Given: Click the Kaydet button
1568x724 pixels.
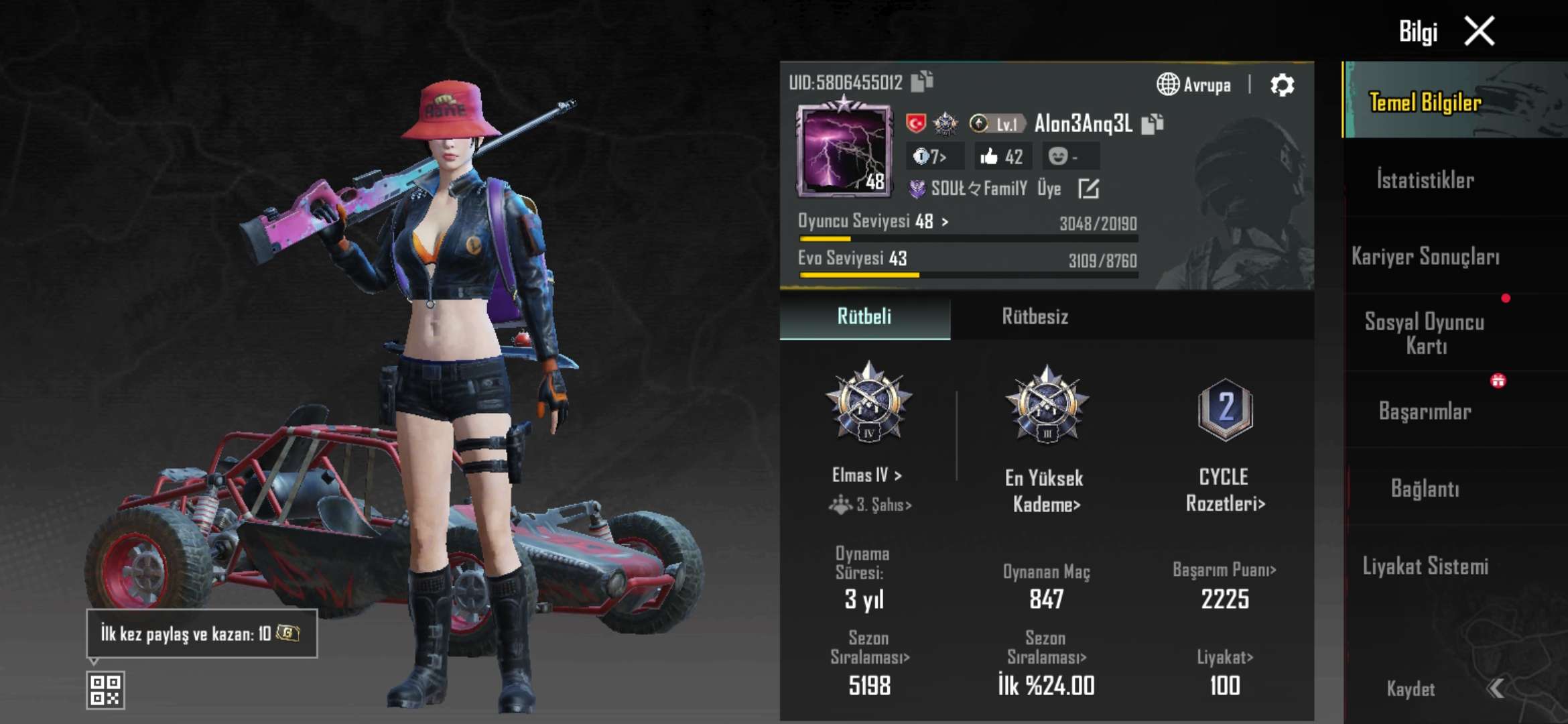Looking at the screenshot, I should tap(1411, 689).
